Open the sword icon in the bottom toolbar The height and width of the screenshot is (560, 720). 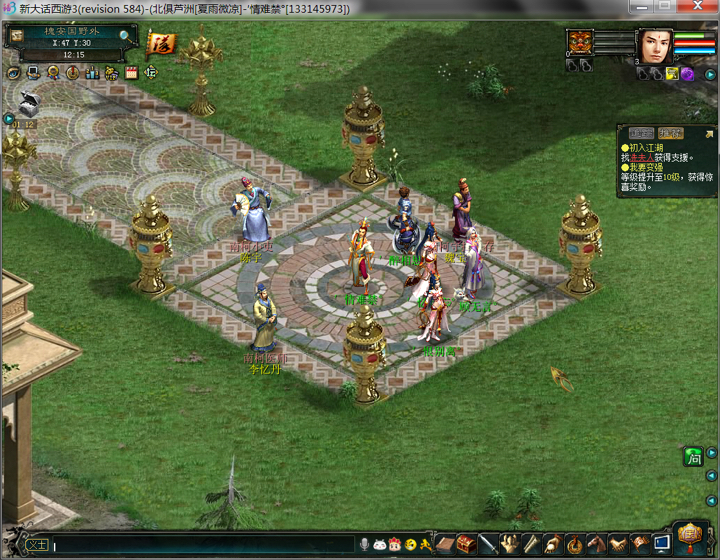(x=488, y=545)
